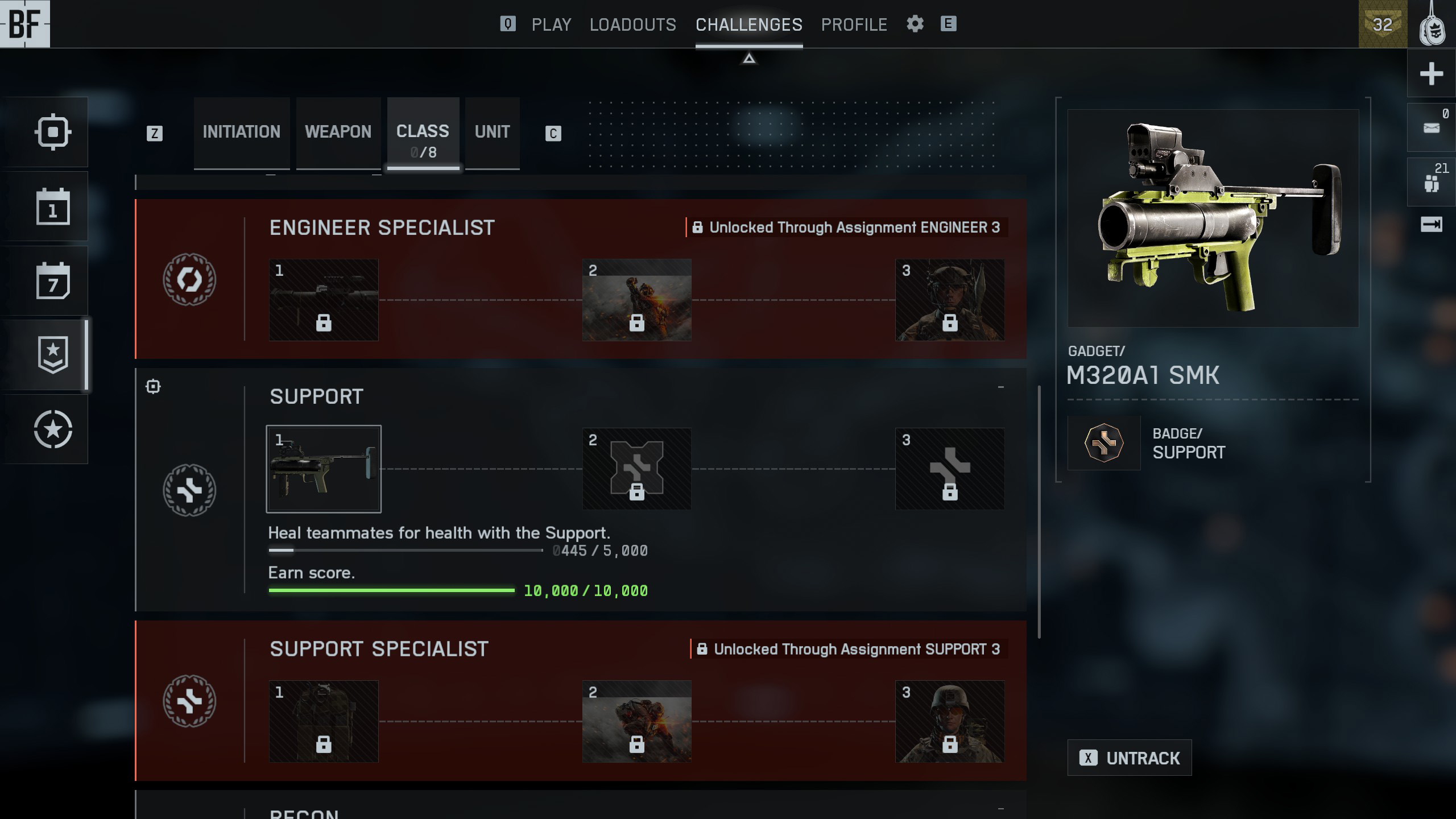Open the squad members icon showing 21

pyautogui.click(x=1431, y=181)
